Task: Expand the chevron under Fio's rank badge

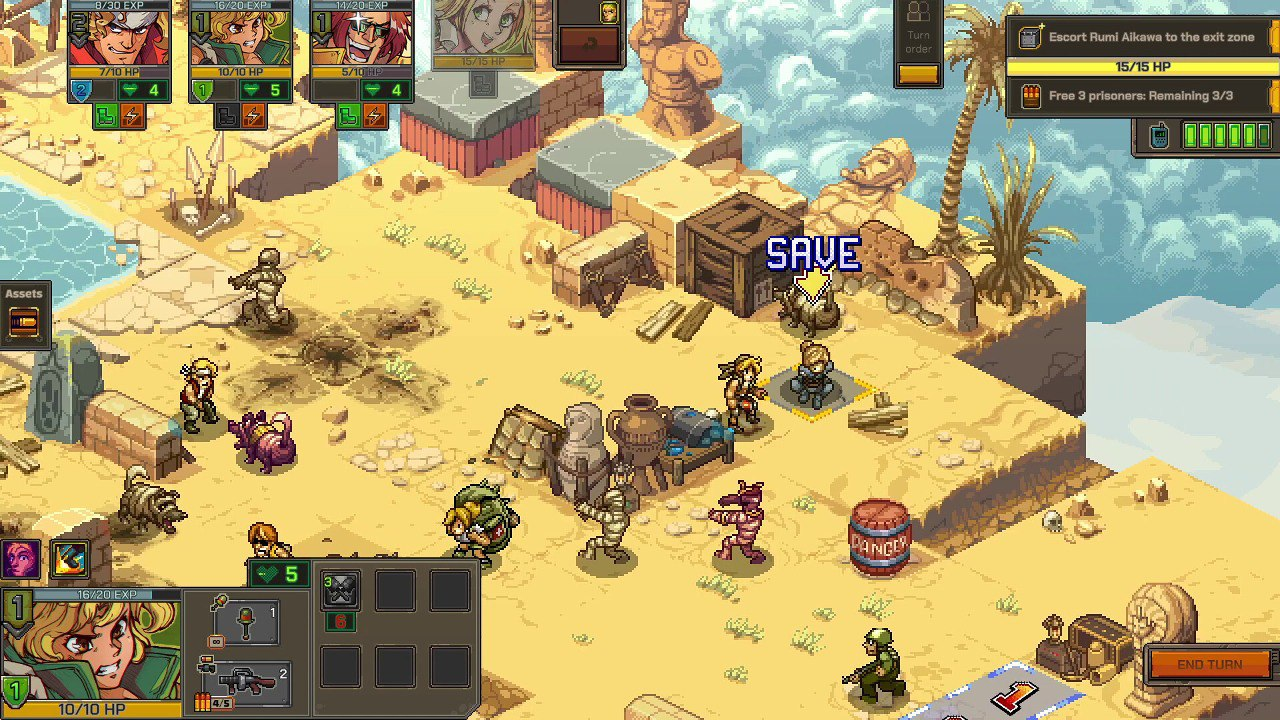Action: (198, 39)
